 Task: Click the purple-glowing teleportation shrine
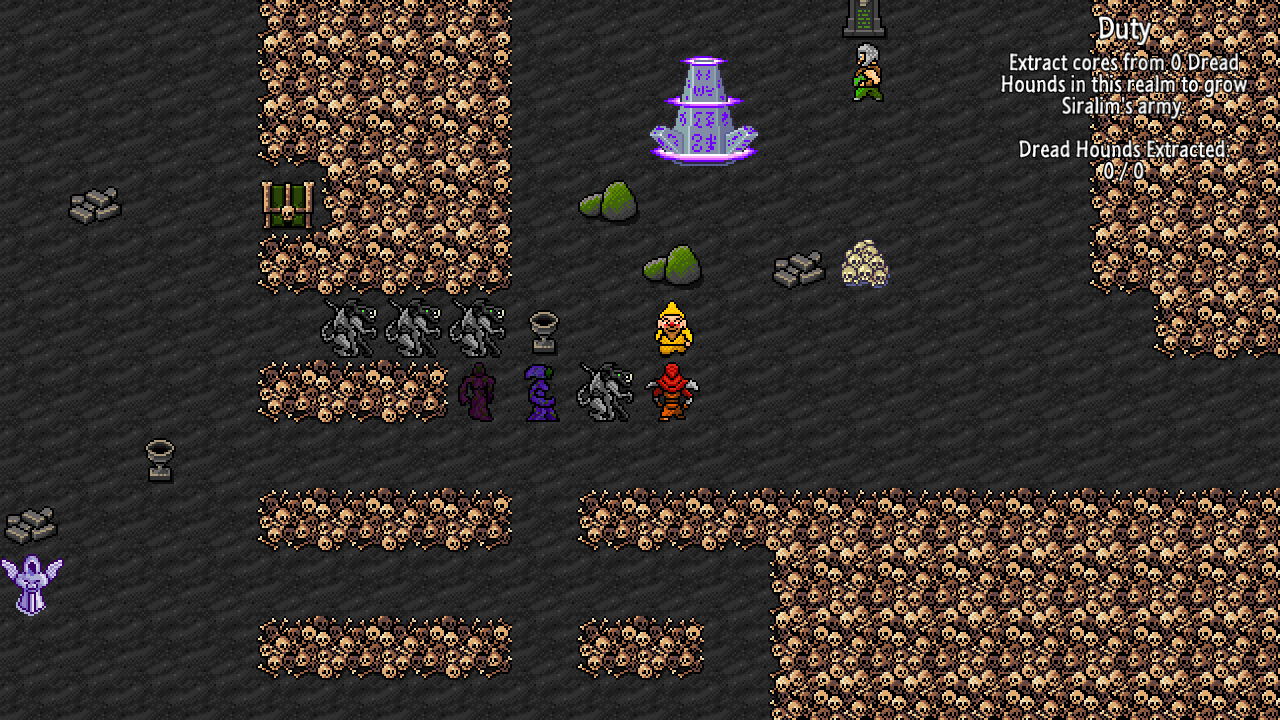[703, 105]
